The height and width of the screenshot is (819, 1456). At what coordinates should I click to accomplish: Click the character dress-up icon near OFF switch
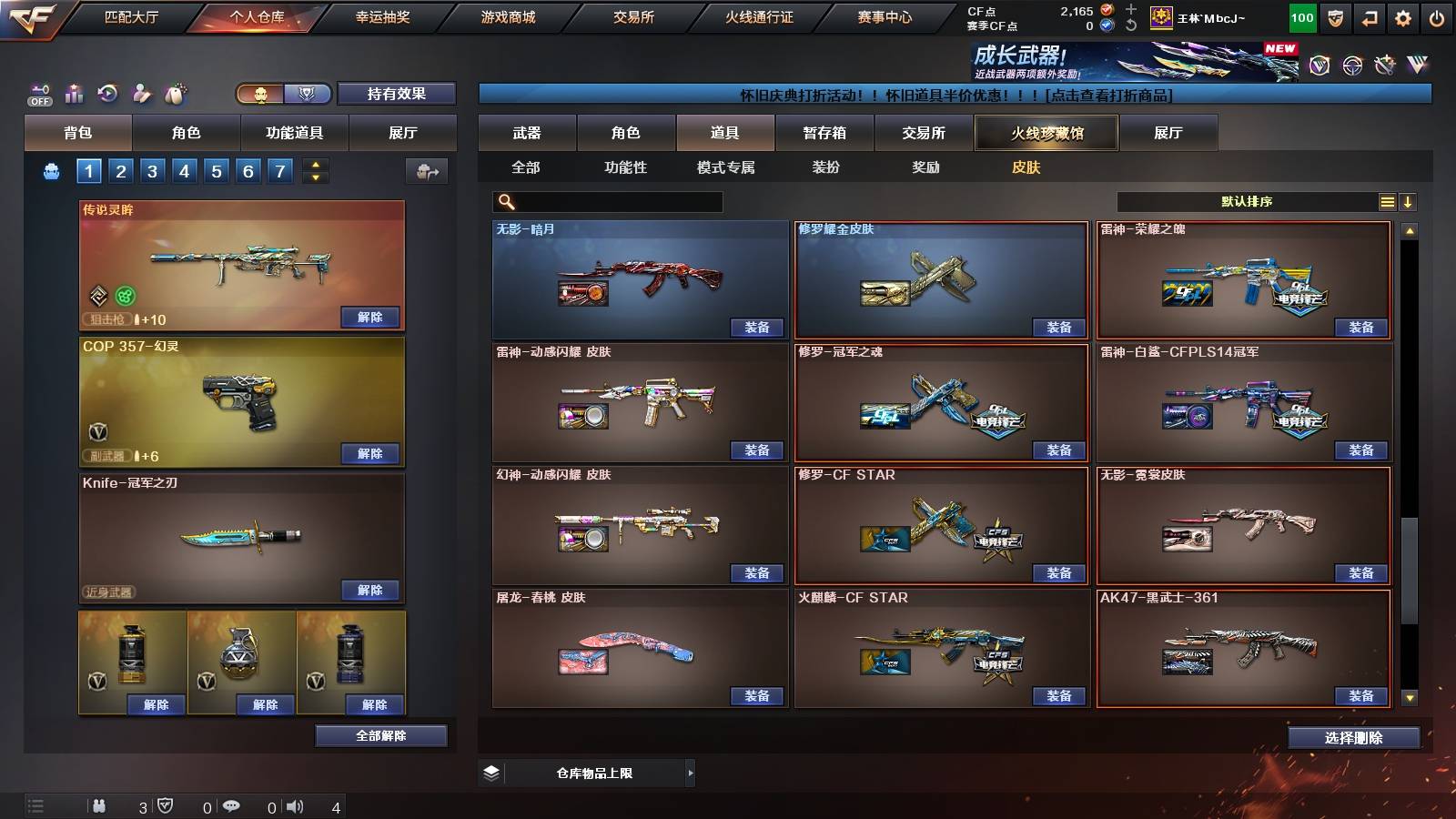[x=141, y=92]
